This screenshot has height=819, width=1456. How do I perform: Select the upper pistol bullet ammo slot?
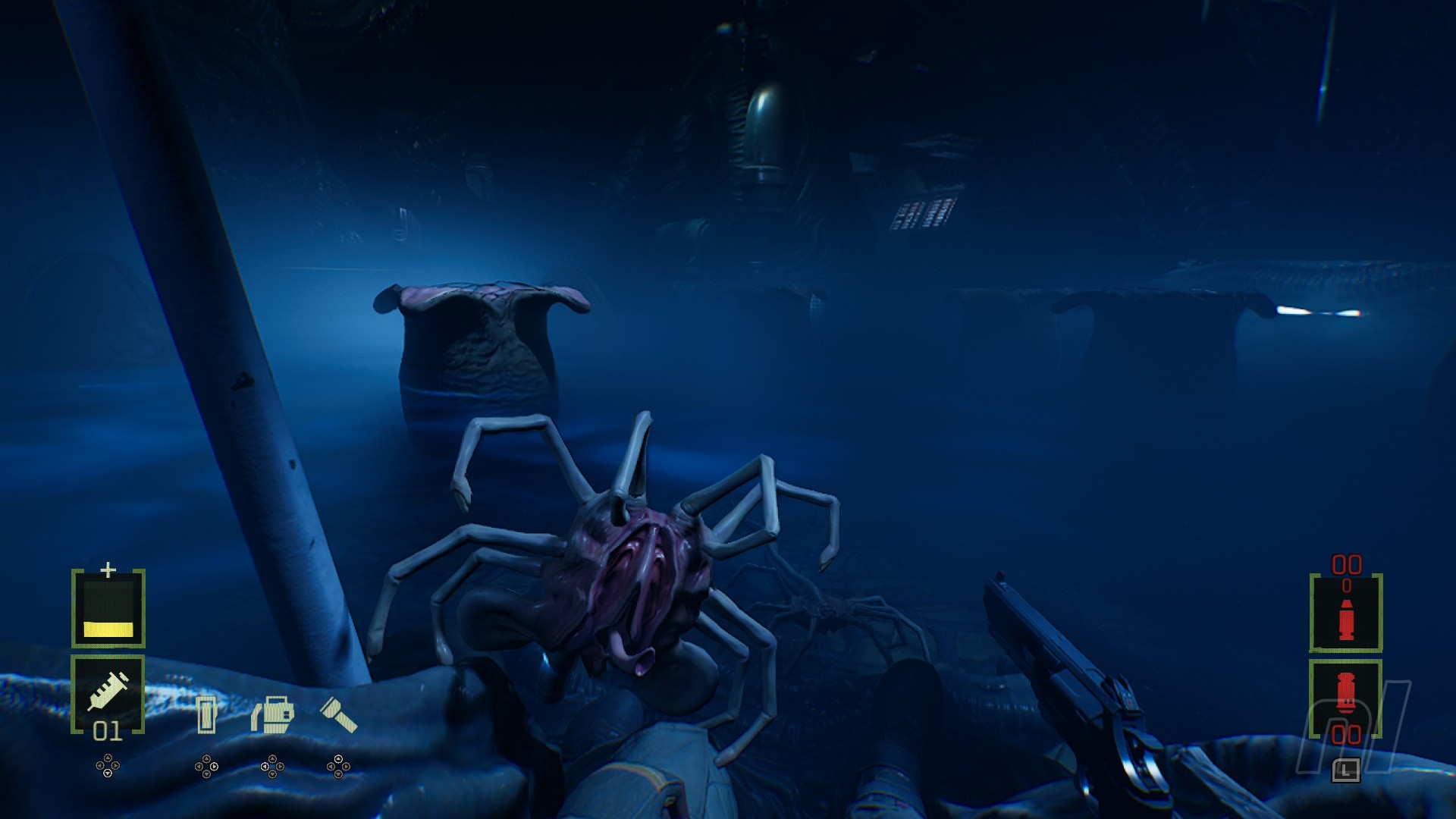(x=1346, y=613)
